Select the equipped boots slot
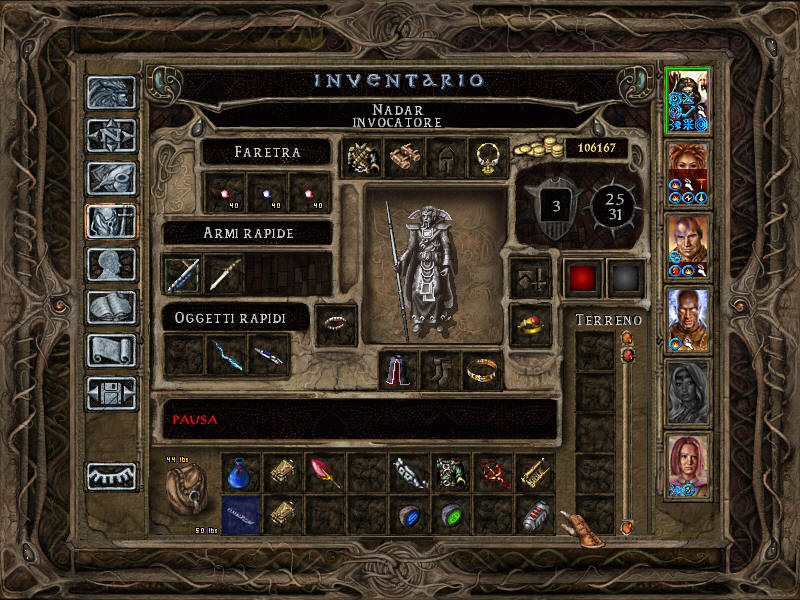 coord(440,371)
